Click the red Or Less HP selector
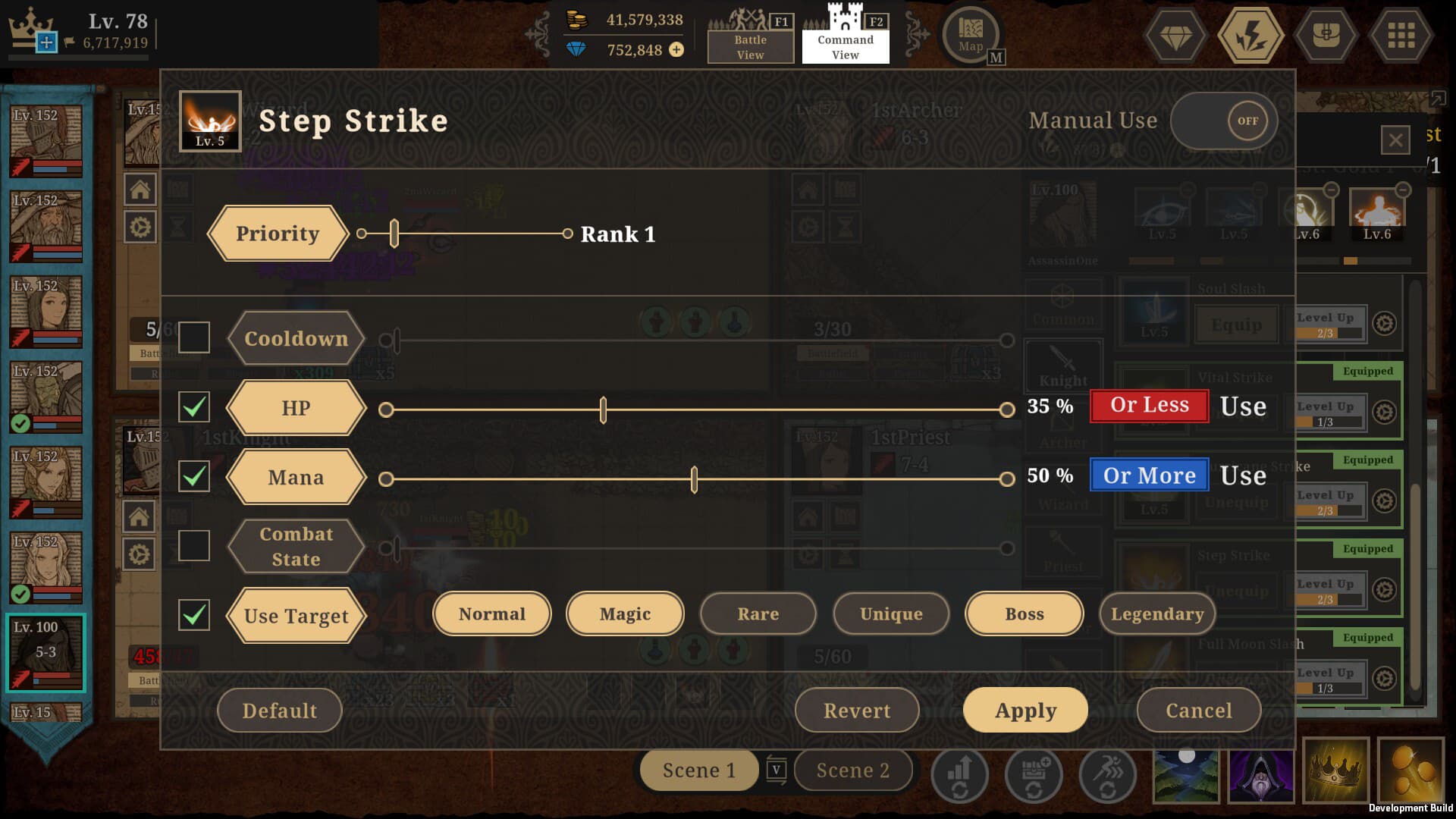Screen dimensions: 1456x819 pyautogui.click(x=1147, y=405)
